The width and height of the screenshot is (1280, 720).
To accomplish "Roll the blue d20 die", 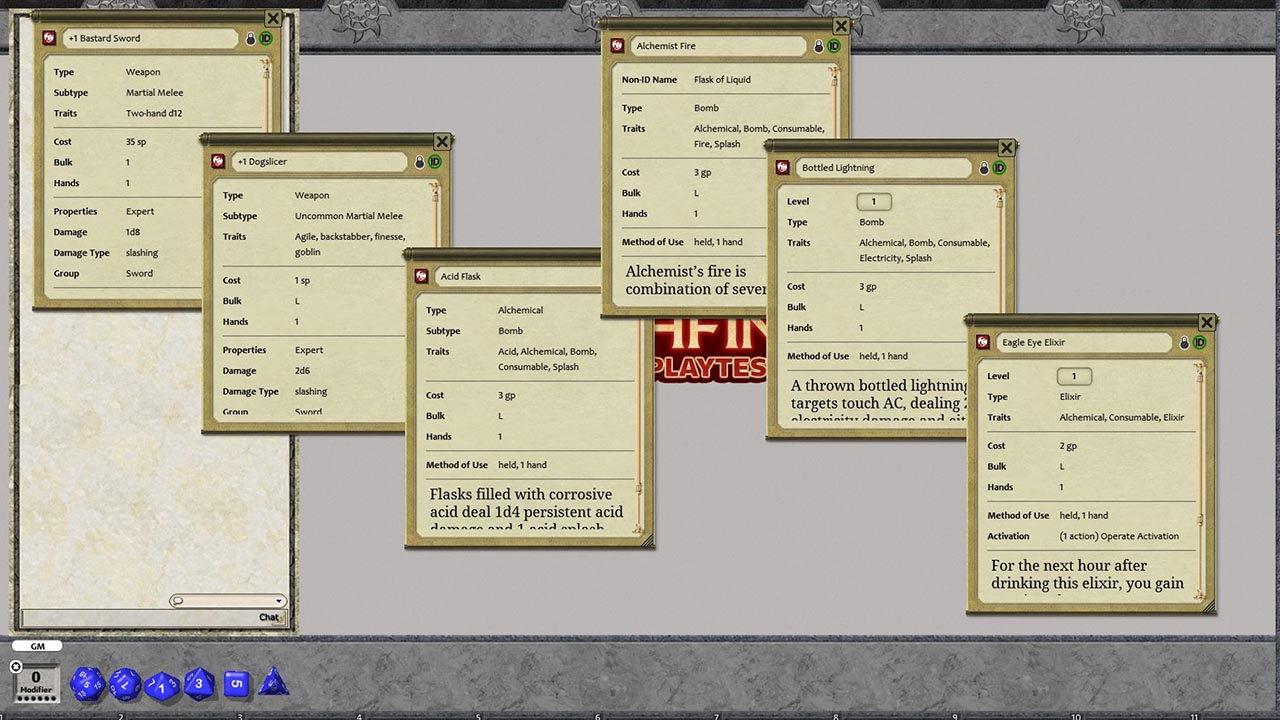I will (x=87, y=684).
